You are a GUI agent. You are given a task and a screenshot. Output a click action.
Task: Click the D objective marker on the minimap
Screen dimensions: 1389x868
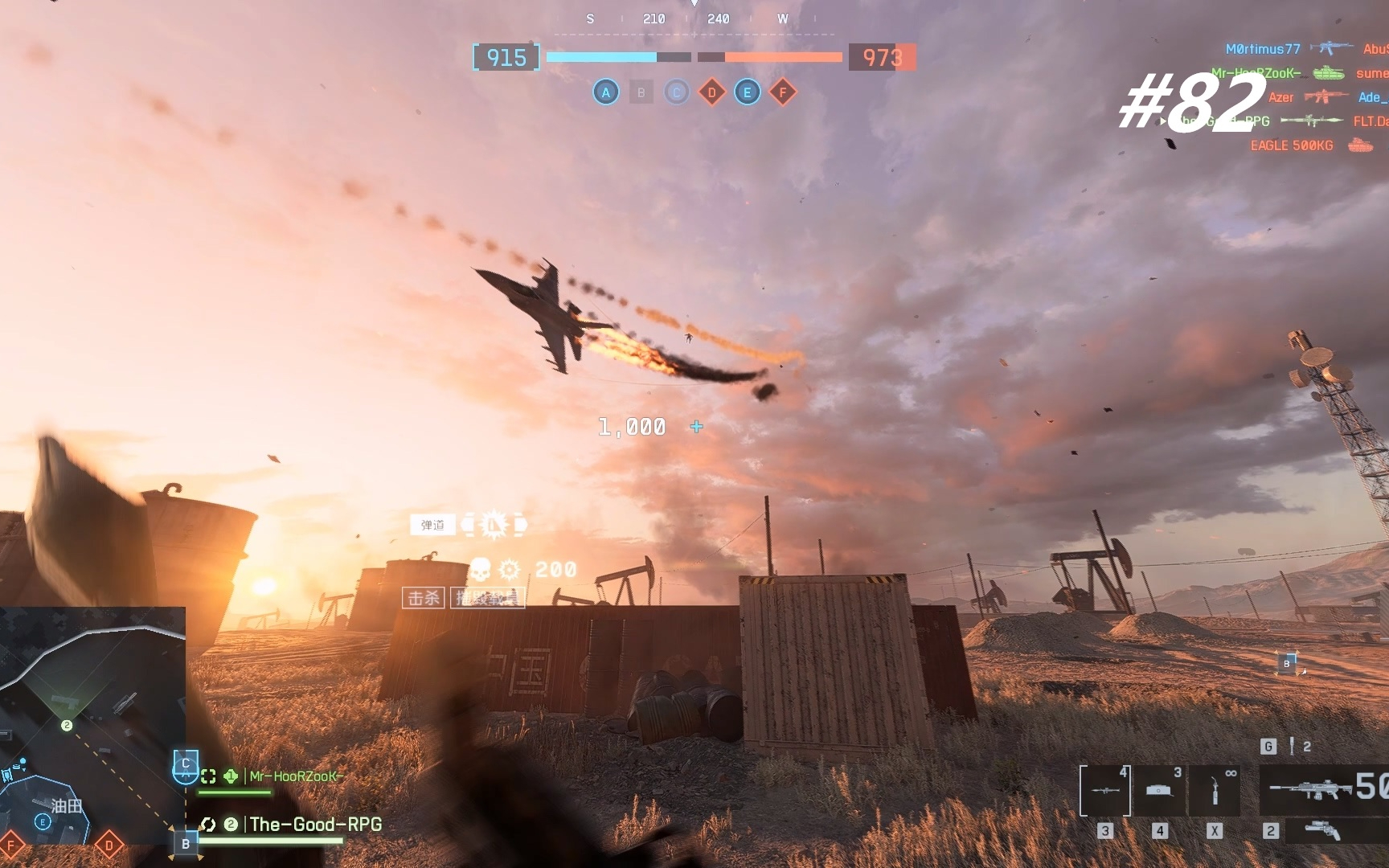click(109, 845)
